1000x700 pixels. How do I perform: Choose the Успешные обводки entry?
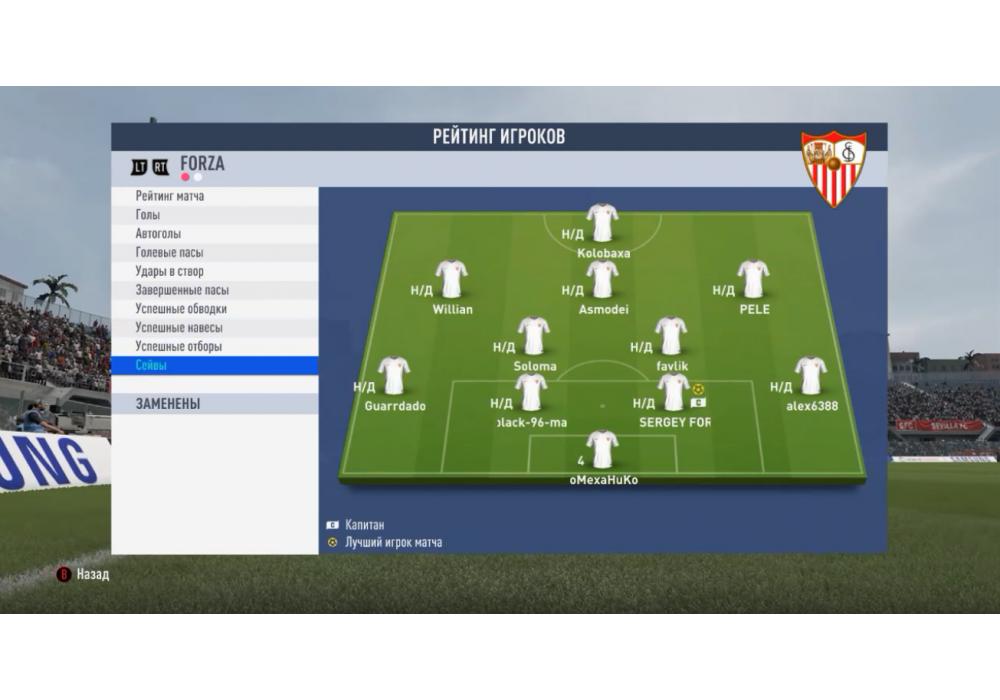click(x=181, y=309)
